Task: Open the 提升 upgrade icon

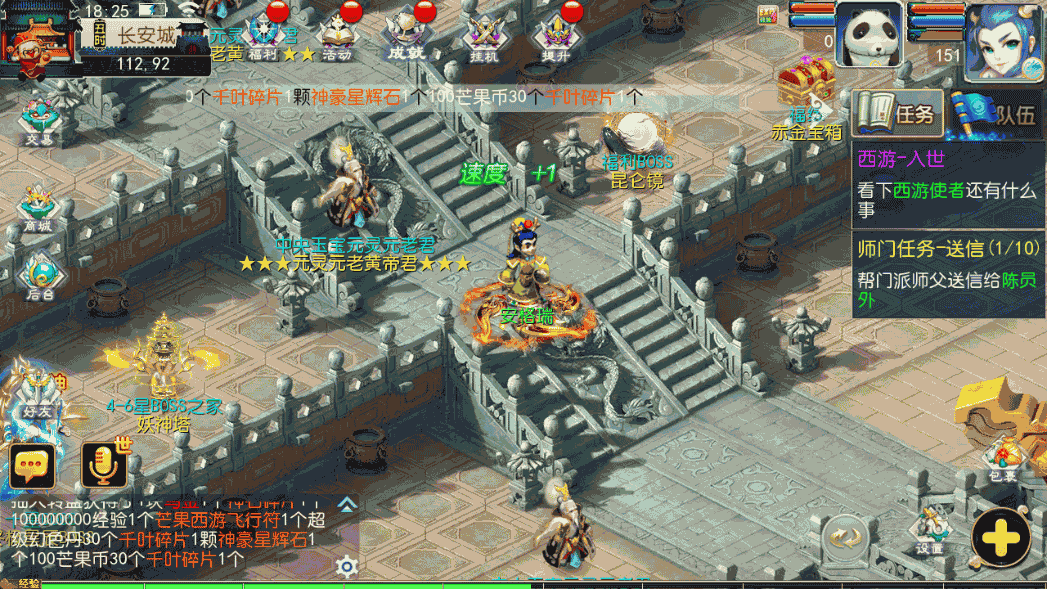Action: click(x=556, y=35)
